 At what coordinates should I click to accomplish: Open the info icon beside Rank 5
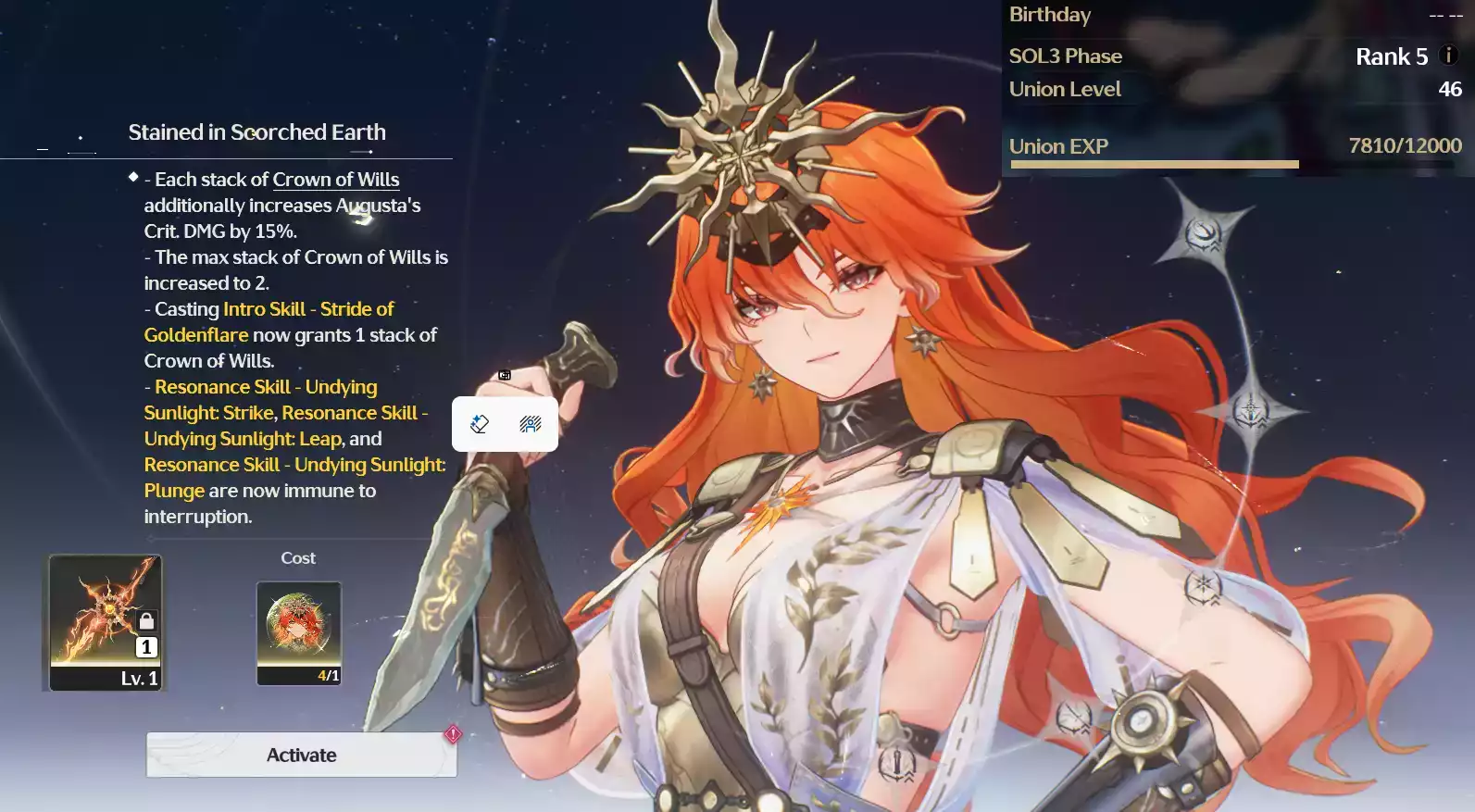[1449, 56]
